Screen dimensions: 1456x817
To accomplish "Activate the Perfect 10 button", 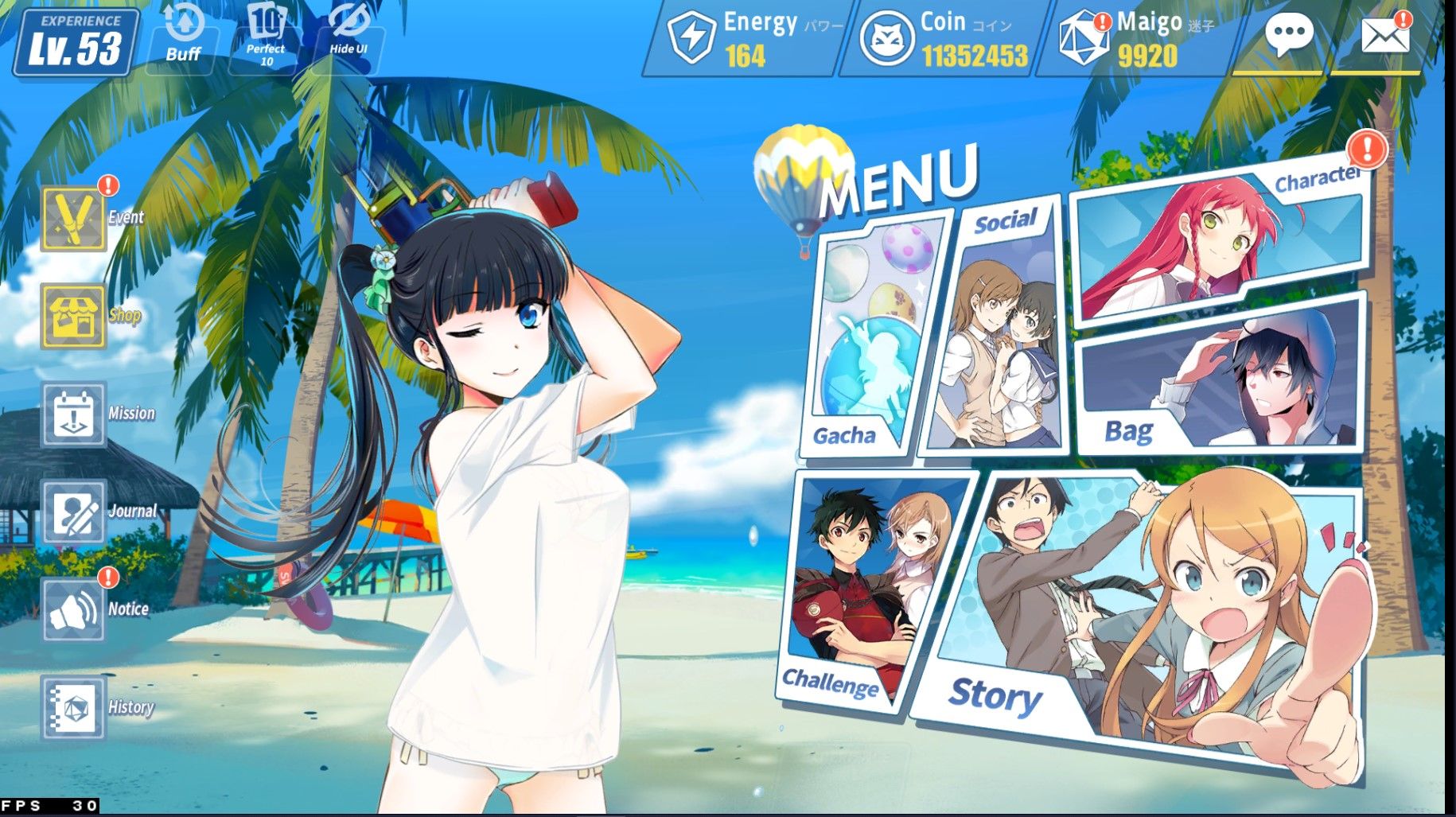I will click(266, 37).
